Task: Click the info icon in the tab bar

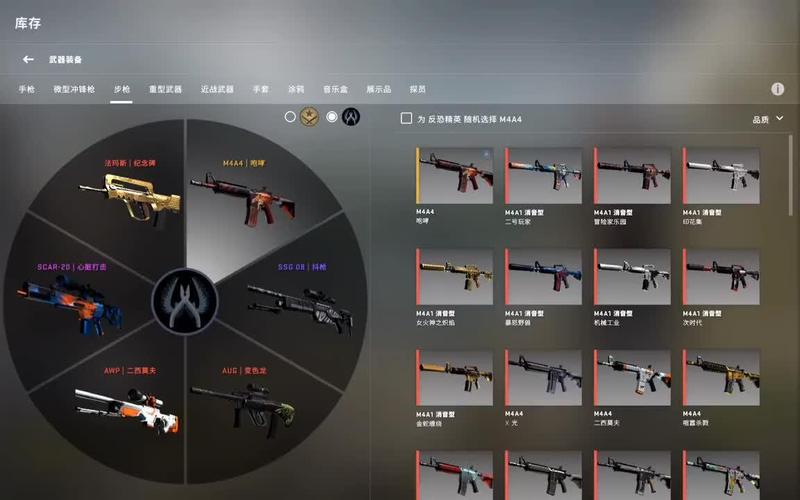Action: tap(778, 89)
